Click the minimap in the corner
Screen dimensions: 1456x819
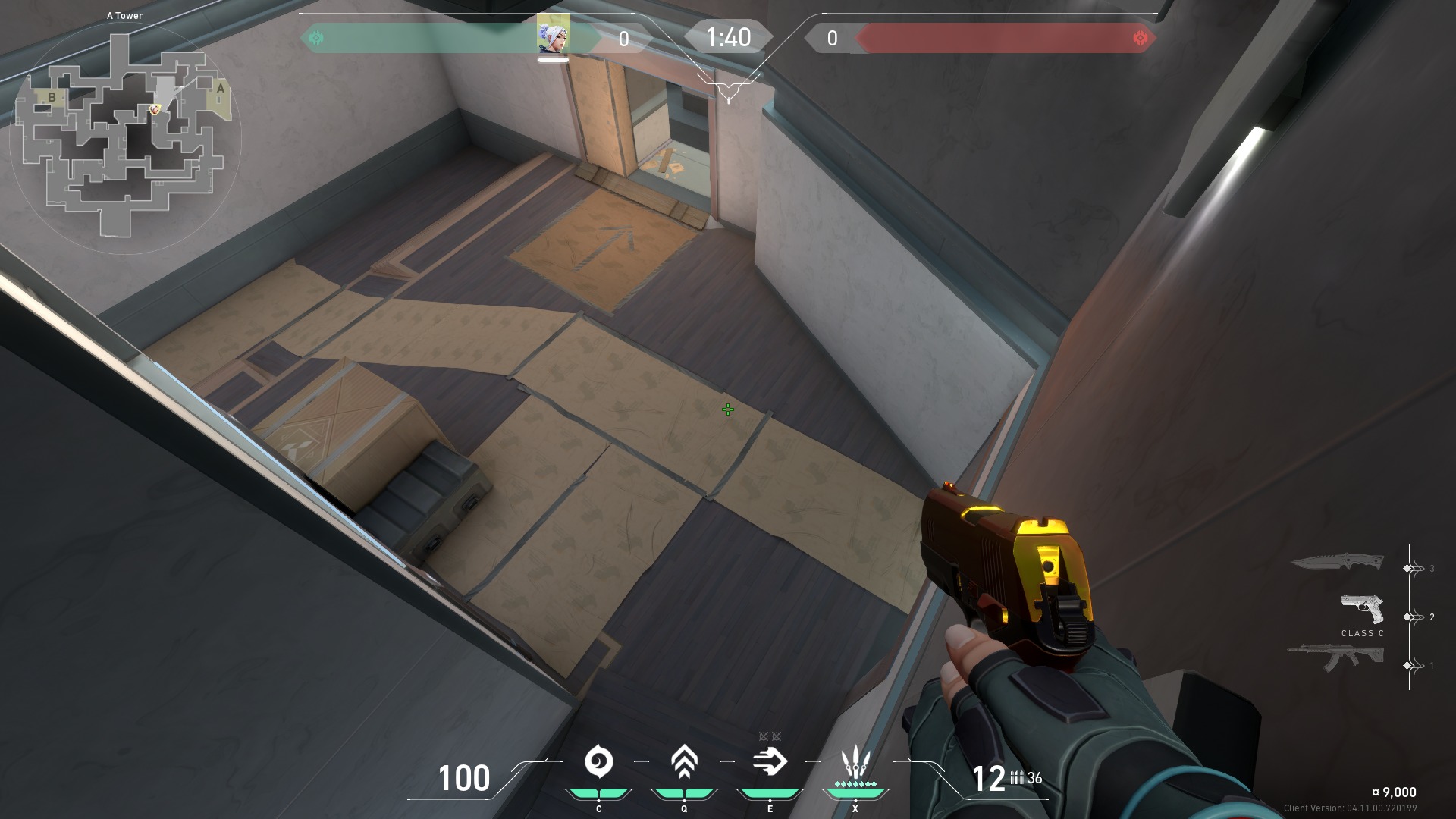click(125, 136)
